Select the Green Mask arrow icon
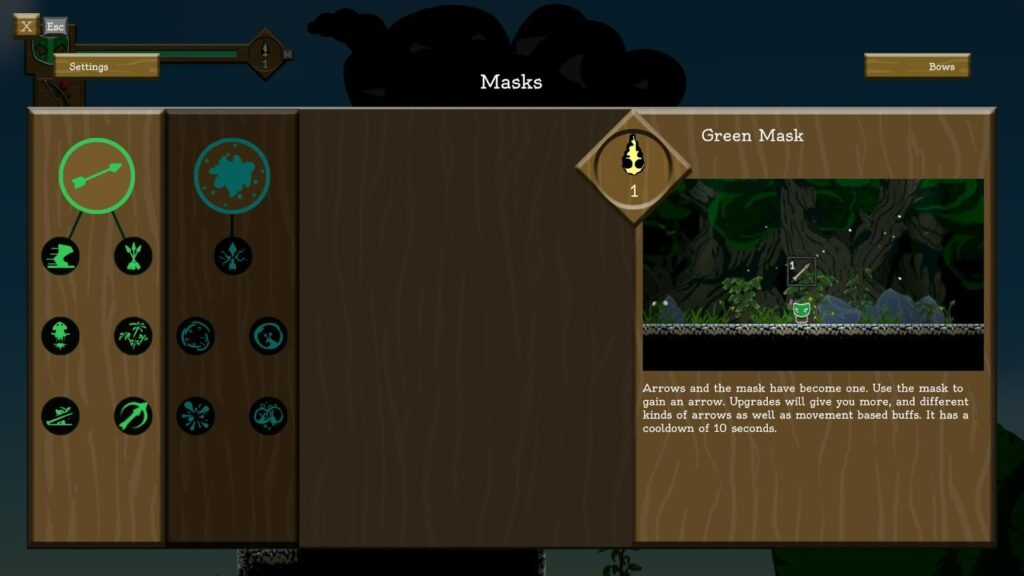 tap(96, 175)
